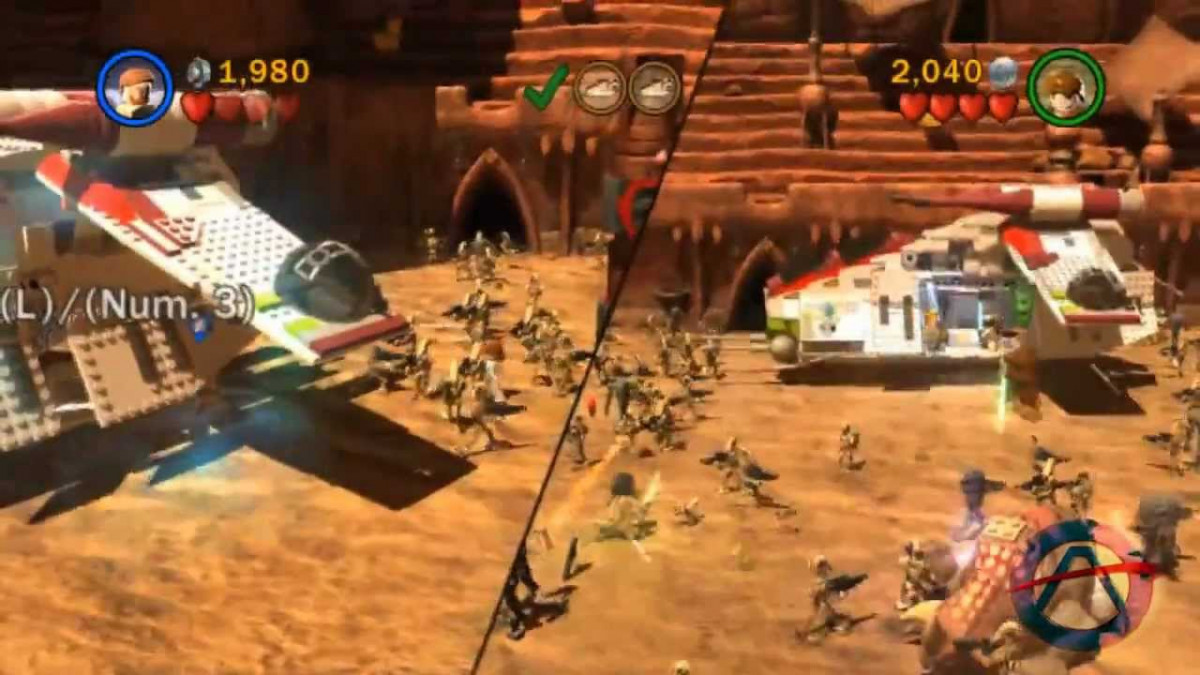
Task: Select player two's green-ringed character portrait
Action: pos(1065,88)
